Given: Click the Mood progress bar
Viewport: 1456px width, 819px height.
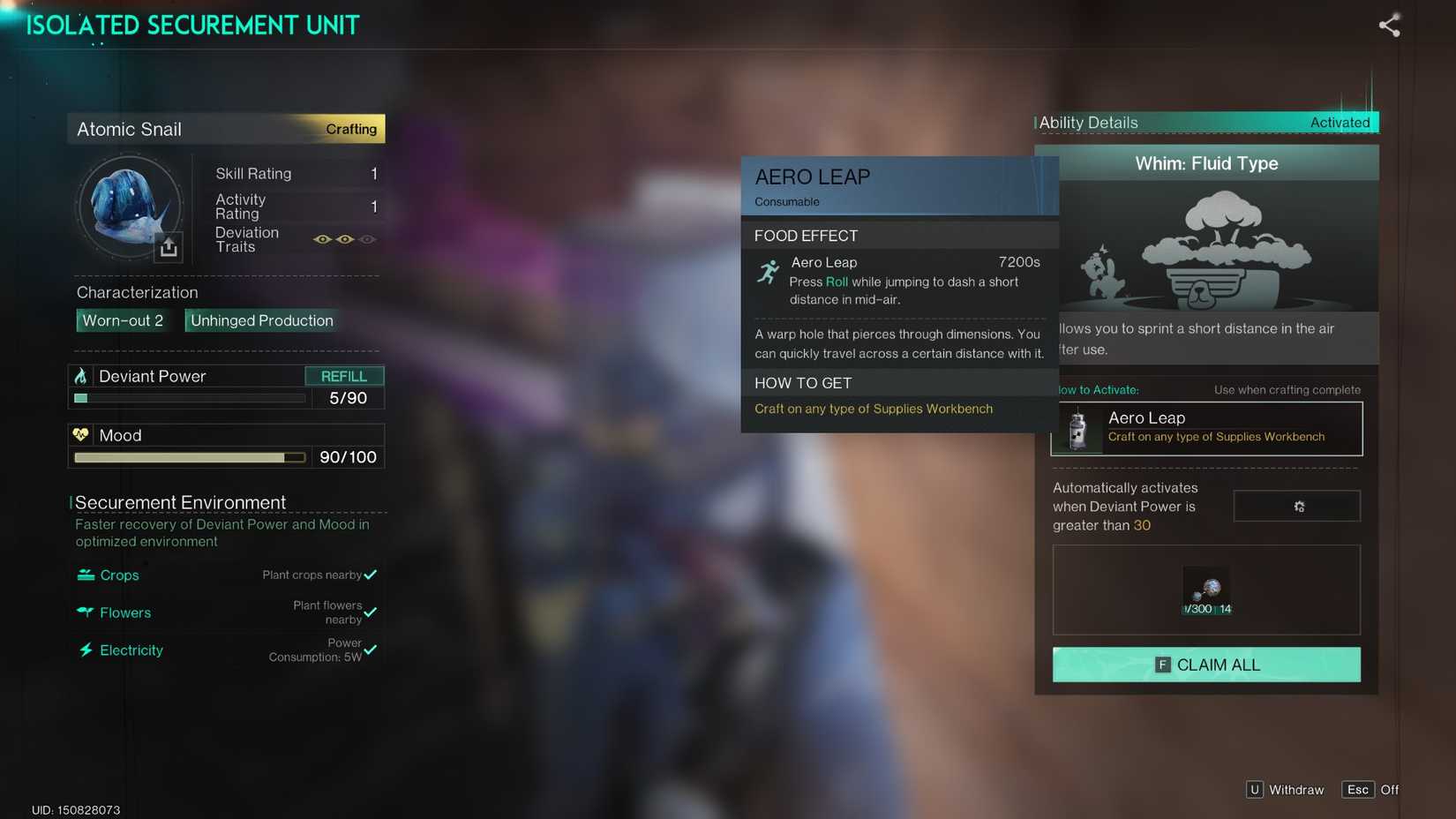Looking at the screenshot, I should coord(188,457).
